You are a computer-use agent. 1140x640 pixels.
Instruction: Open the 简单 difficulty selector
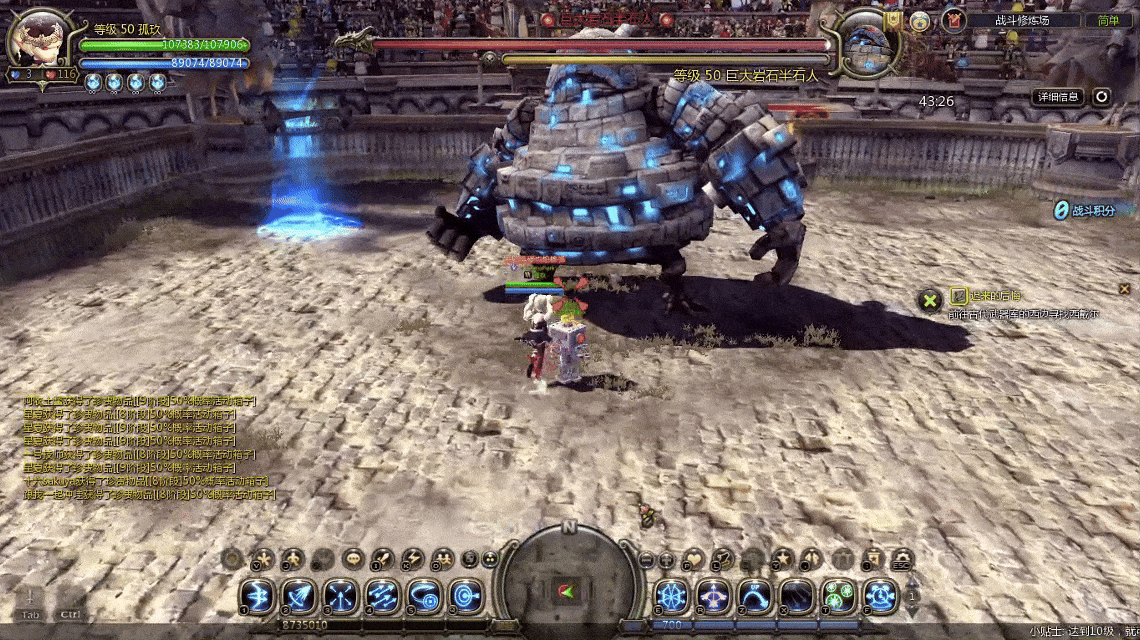(x=1108, y=20)
